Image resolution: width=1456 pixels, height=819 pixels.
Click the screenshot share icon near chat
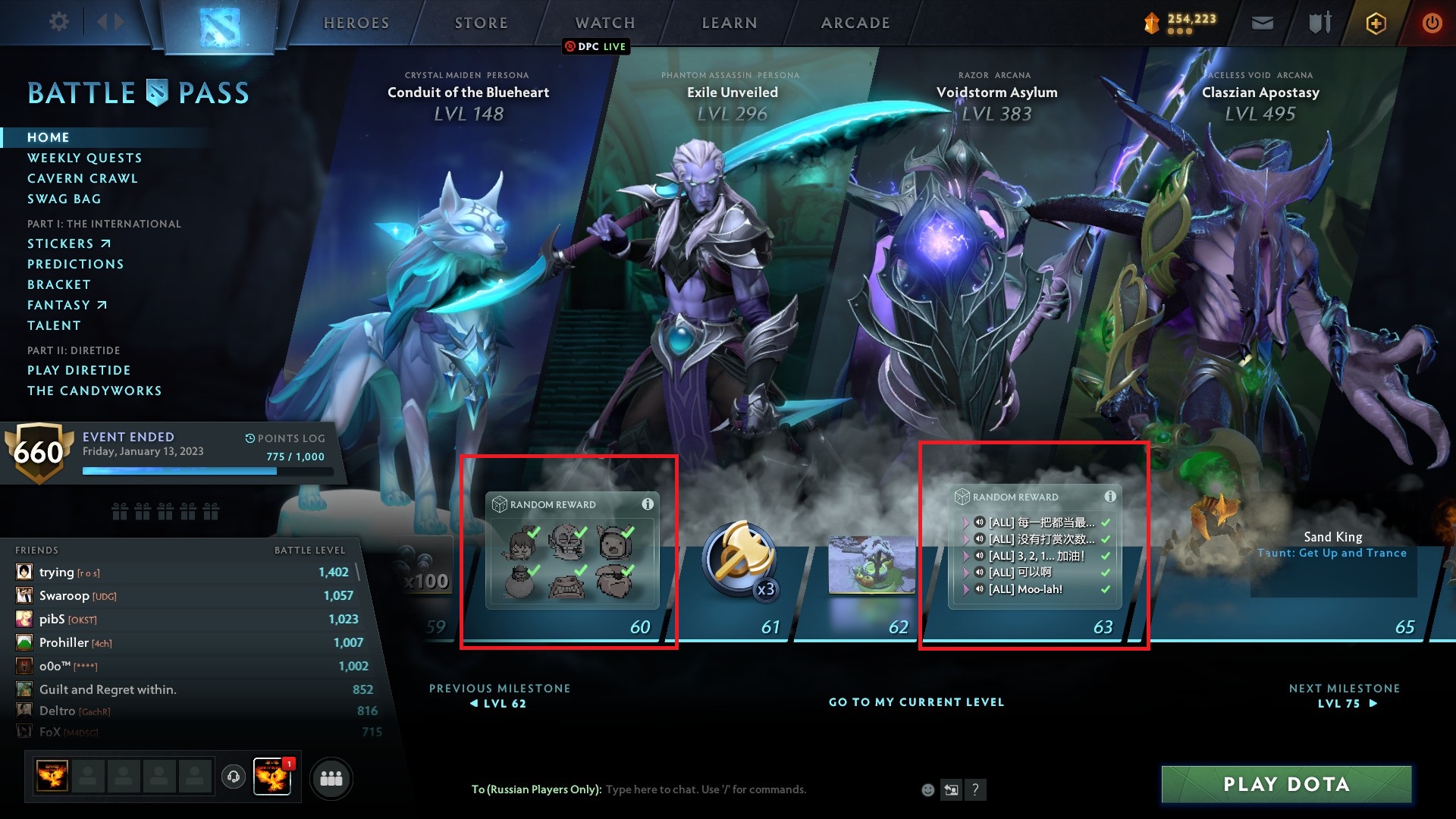(x=951, y=789)
